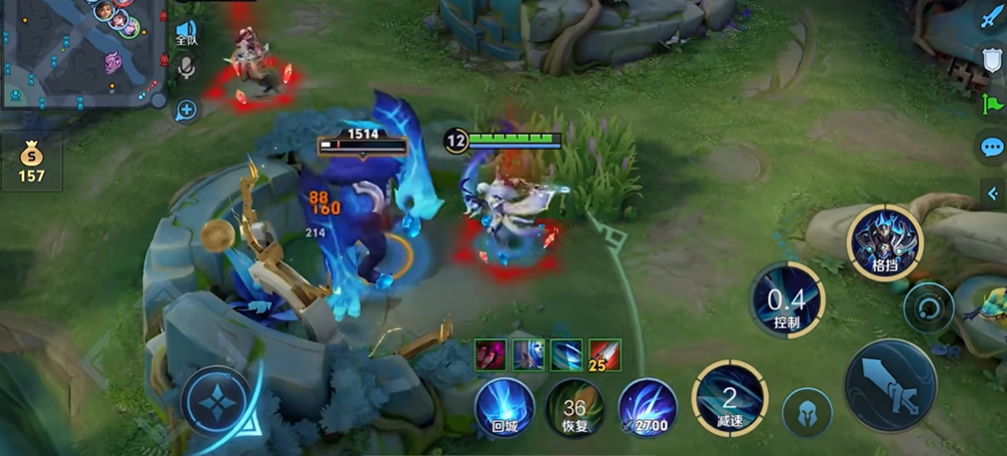Cast the Slow (减速) skill
This screenshot has height=456, width=1007.
pyautogui.click(x=730, y=397)
